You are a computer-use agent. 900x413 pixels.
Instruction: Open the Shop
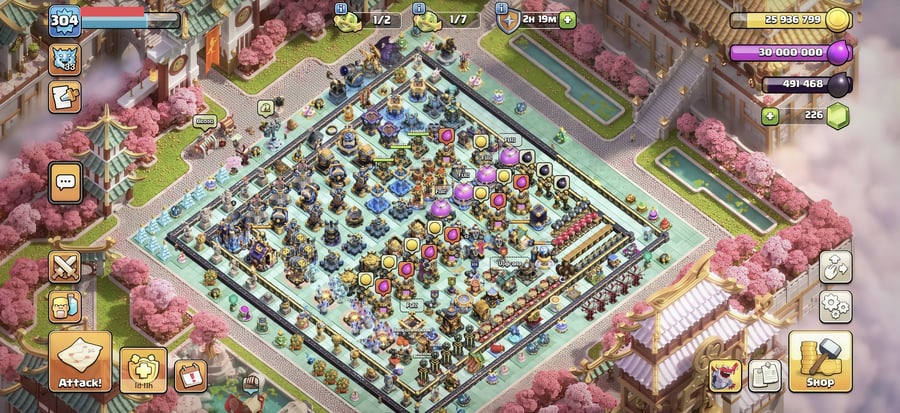tap(820, 361)
